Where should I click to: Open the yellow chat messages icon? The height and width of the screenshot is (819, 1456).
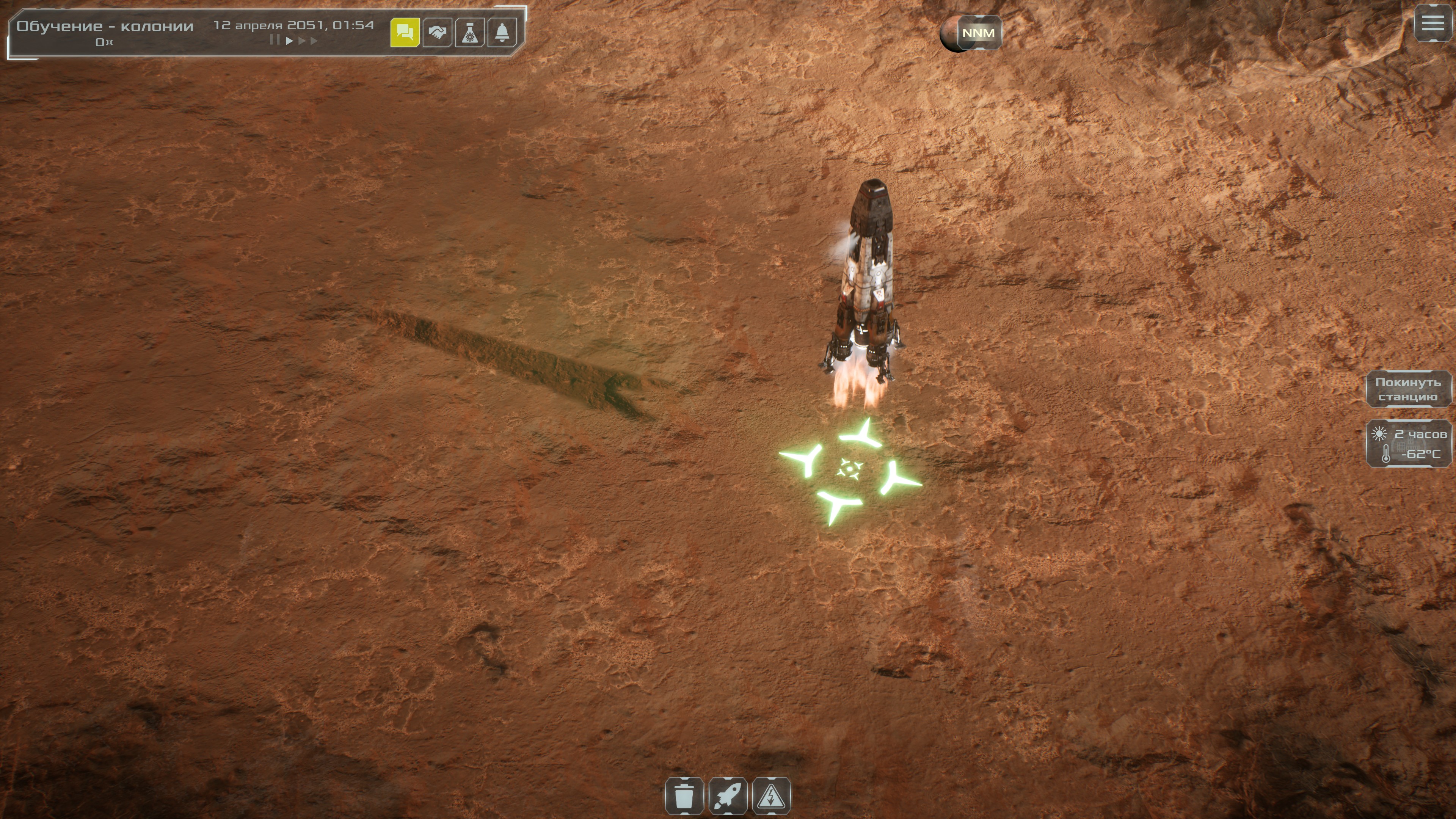coord(405,33)
